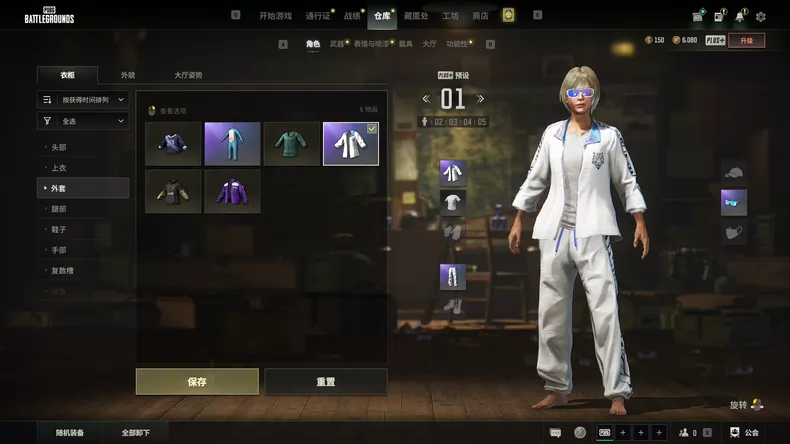Open the 开始游戏 start game menu

click(275, 16)
